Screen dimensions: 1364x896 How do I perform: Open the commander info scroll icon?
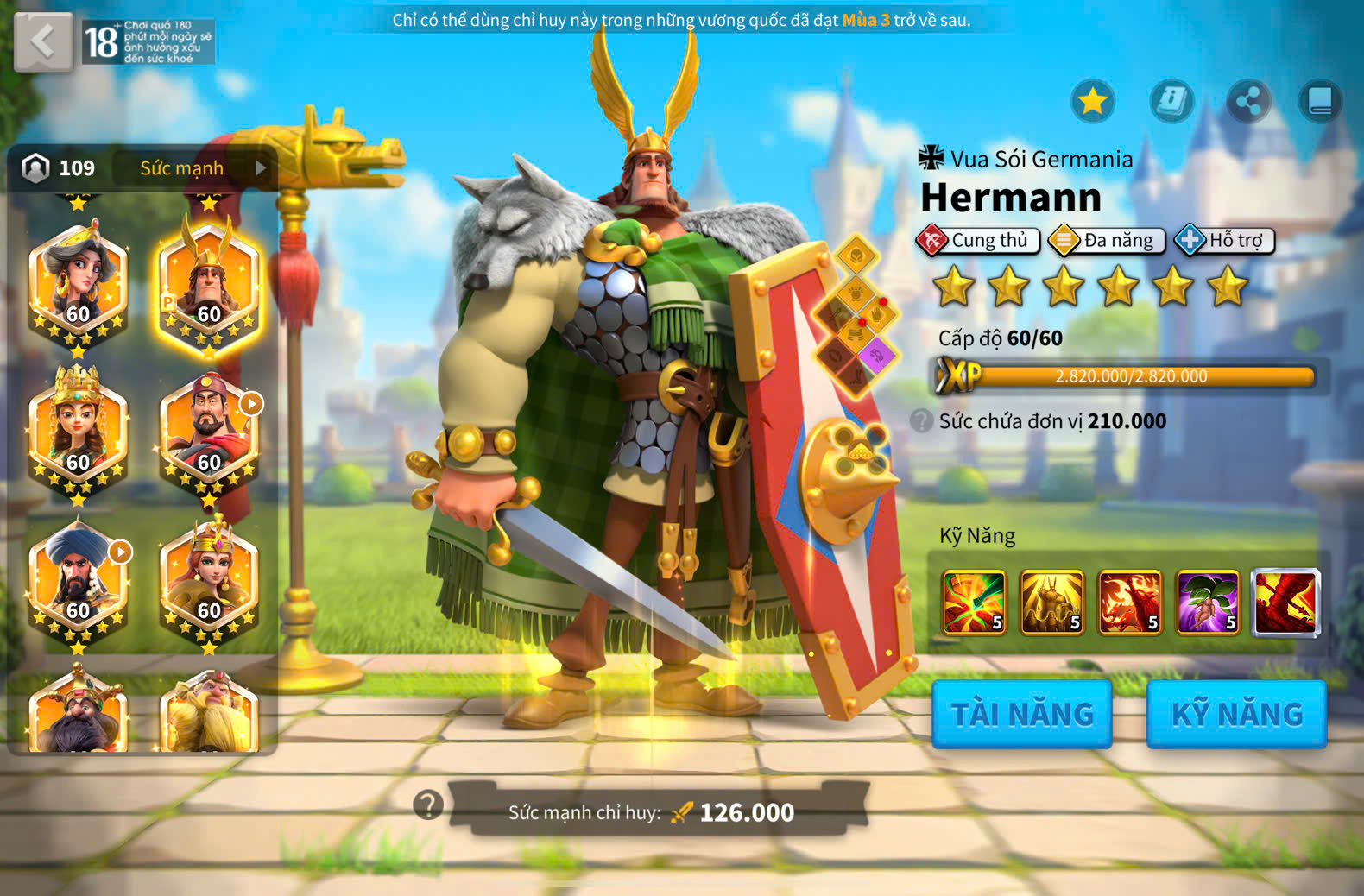pyautogui.click(x=1171, y=102)
